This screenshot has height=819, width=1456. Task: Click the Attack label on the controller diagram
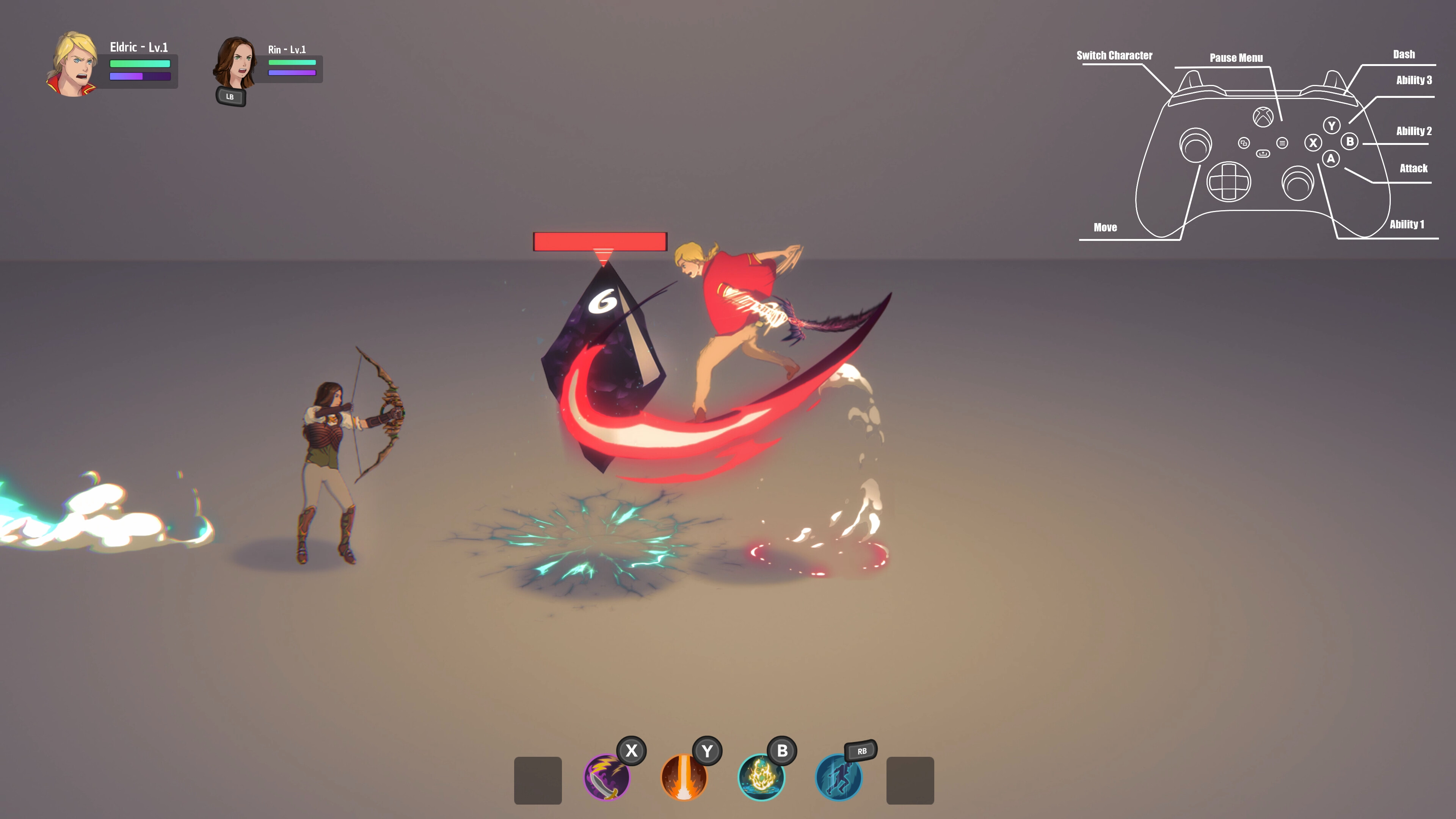click(1414, 168)
